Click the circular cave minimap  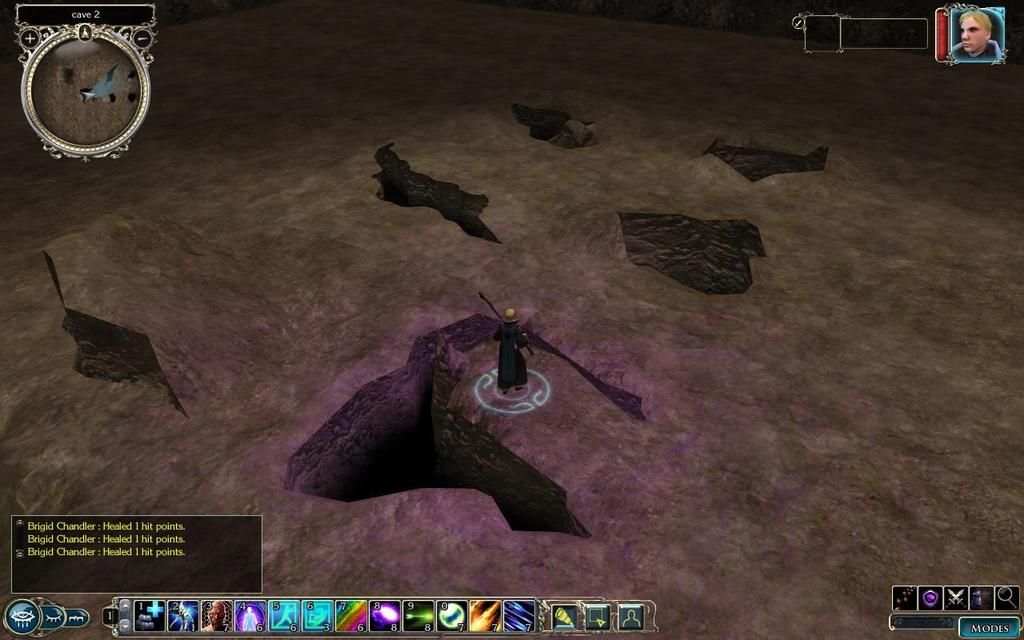click(86, 90)
